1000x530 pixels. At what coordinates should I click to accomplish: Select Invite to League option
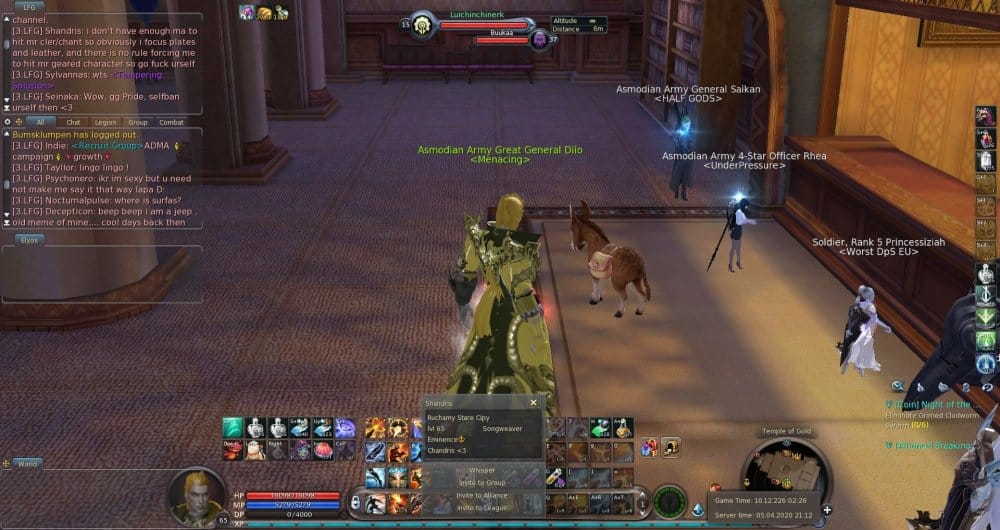[x=481, y=508]
